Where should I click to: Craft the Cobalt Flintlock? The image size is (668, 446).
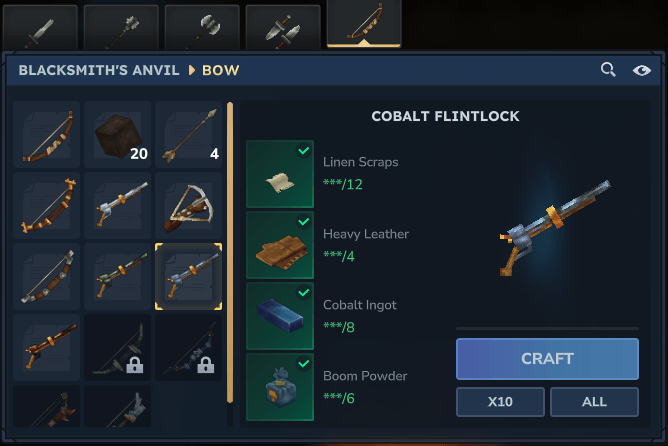(547, 359)
